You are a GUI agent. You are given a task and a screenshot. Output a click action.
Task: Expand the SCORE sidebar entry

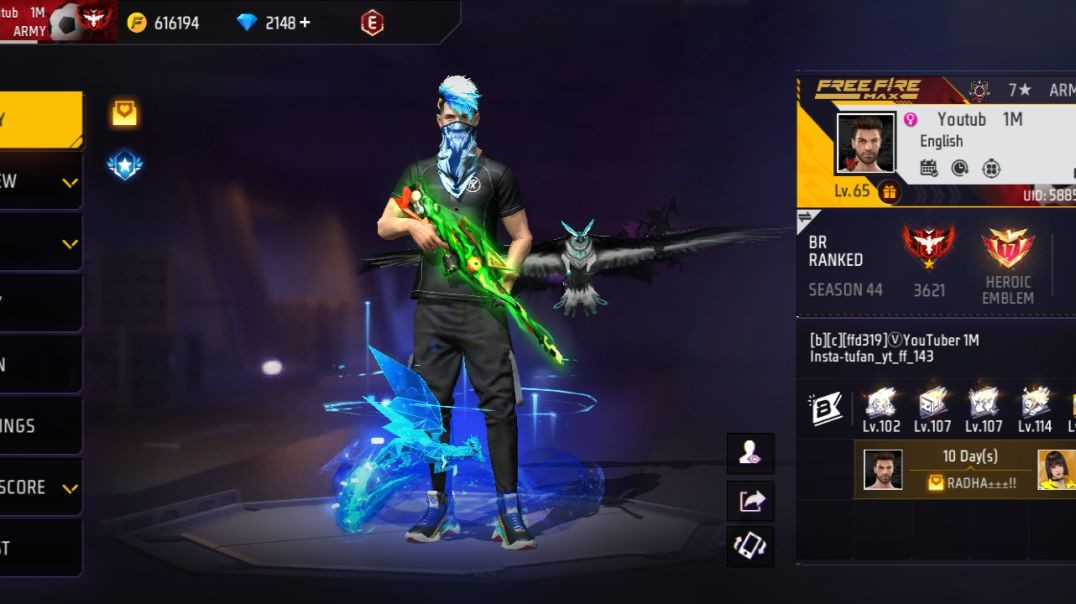click(40, 487)
